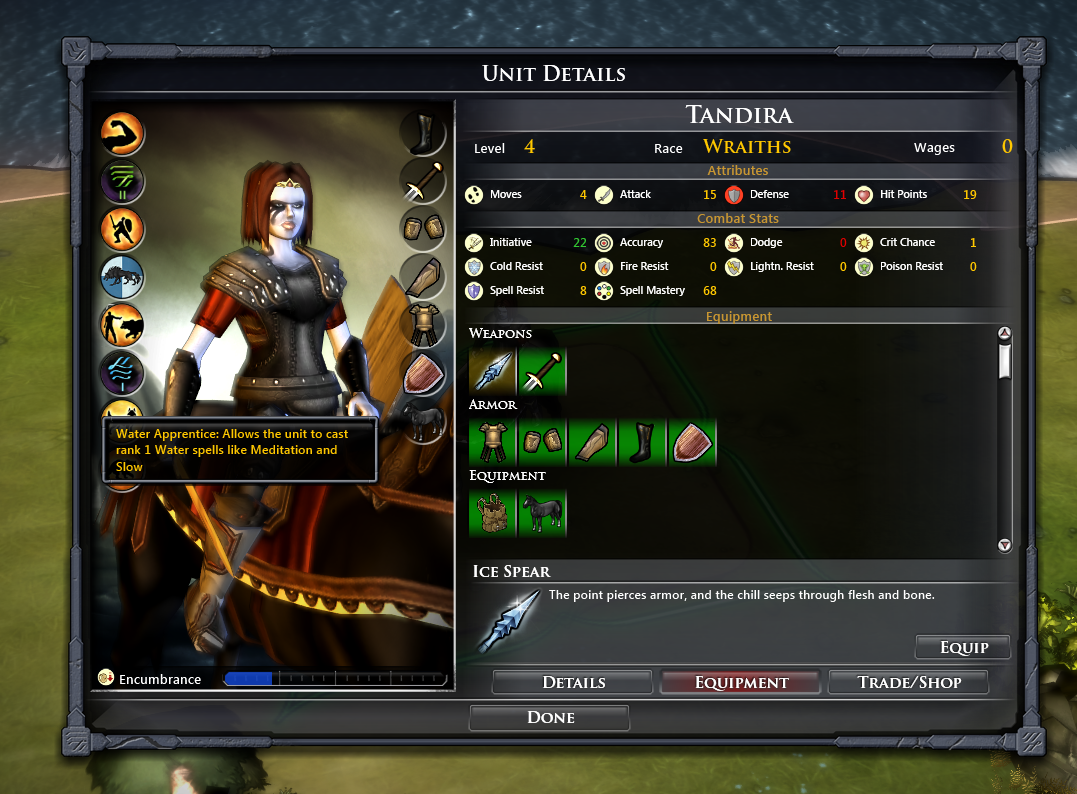
Task: Choose the sword in the Weapons list
Action: coord(543,370)
